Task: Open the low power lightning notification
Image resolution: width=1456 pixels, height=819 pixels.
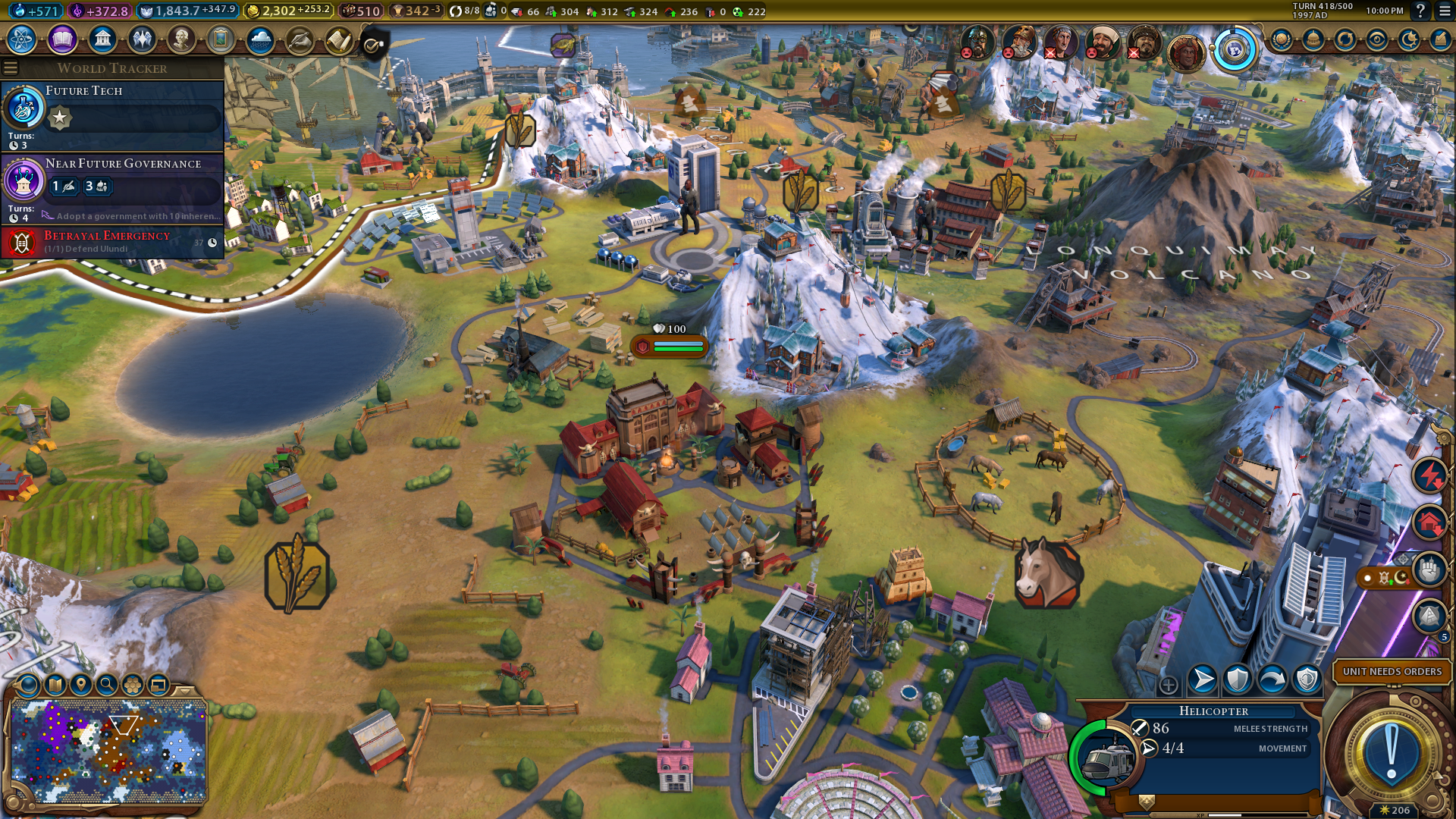Action: (1429, 476)
